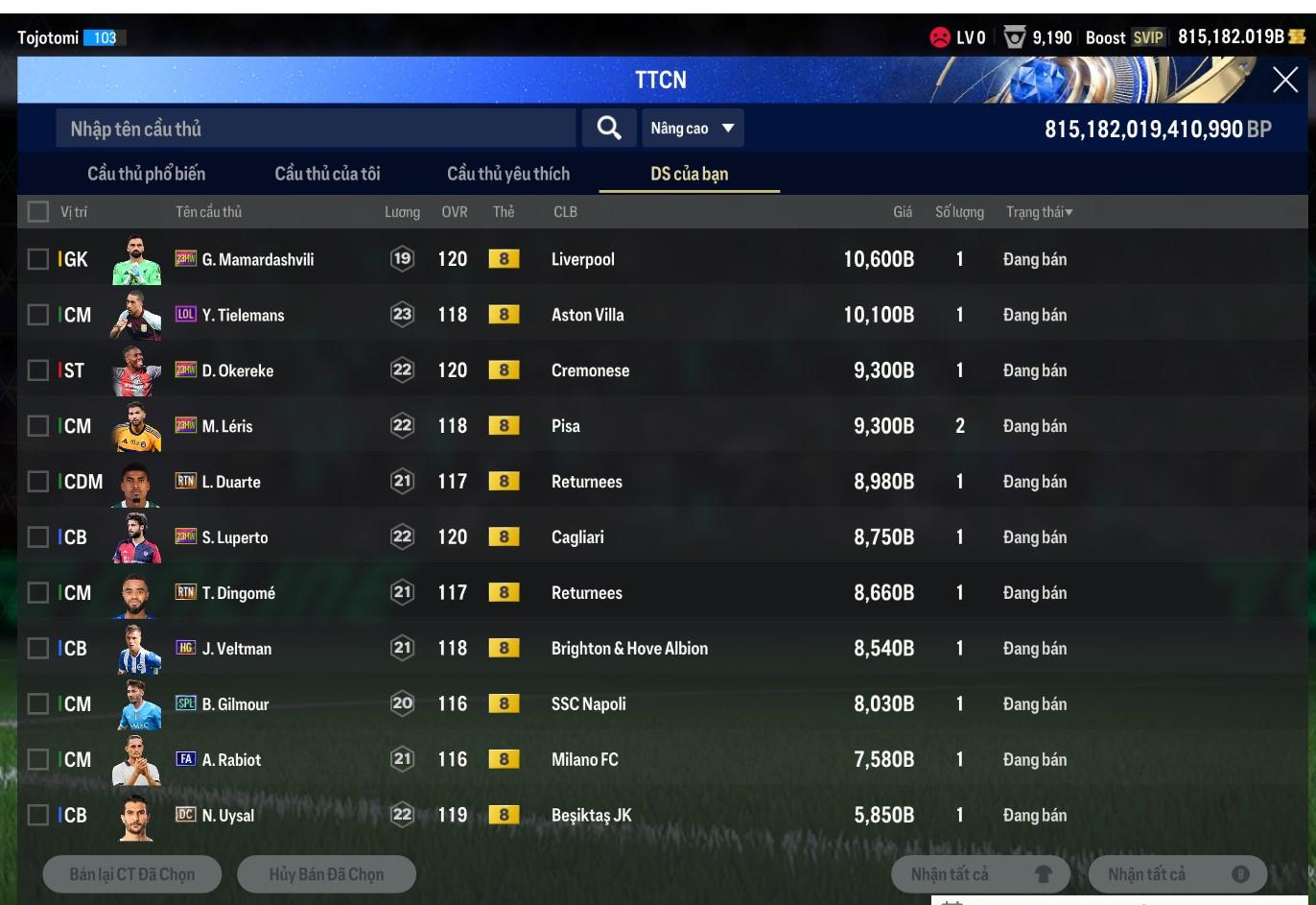Switch to Cầu thủ phổ biến tab
This screenshot has width=1316, height=905.
[x=146, y=174]
